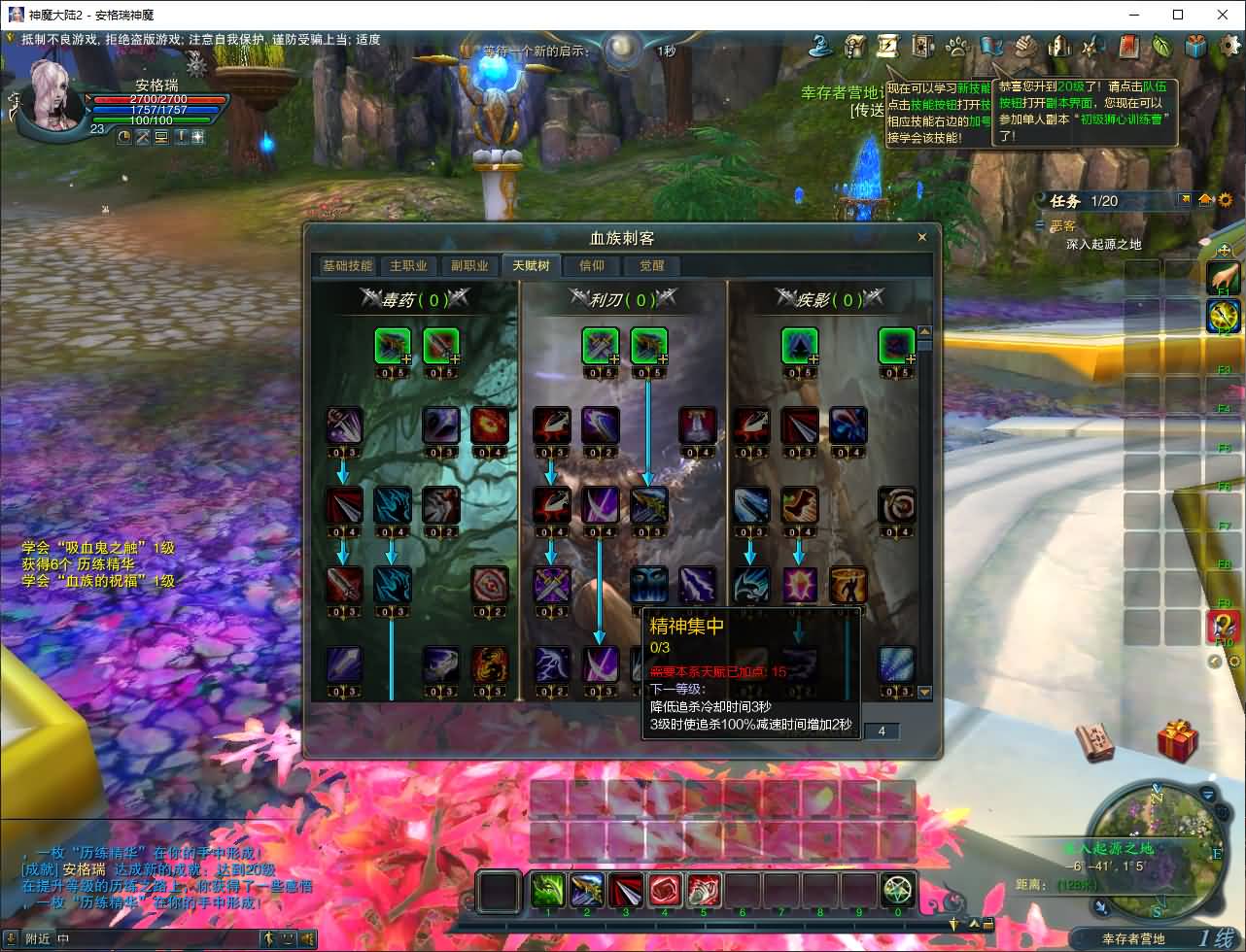The height and width of the screenshot is (952, 1246).
Task: Select the 副职业 tab
Action: tap(469, 266)
